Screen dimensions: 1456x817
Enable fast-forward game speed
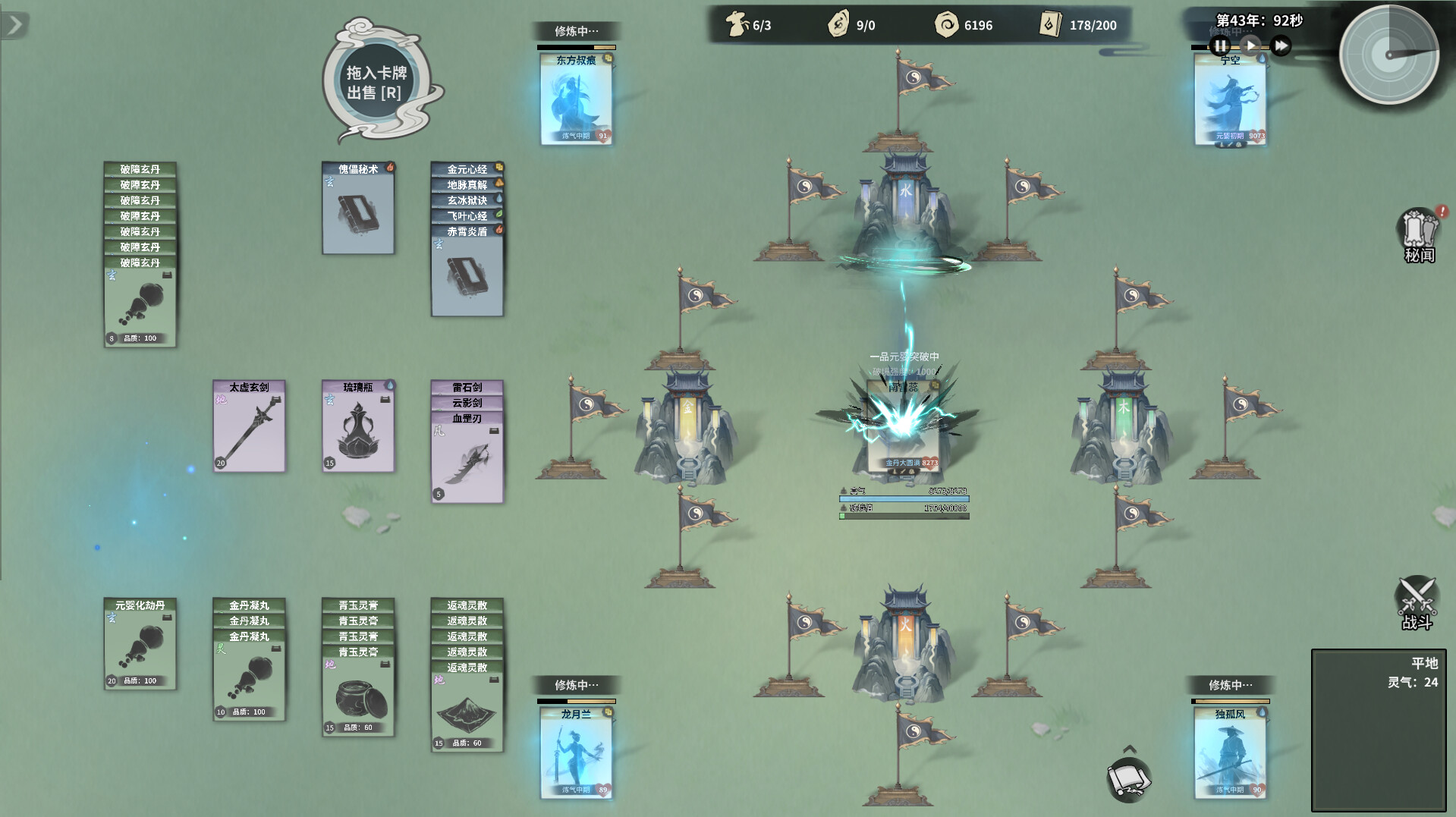coord(1281,46)
